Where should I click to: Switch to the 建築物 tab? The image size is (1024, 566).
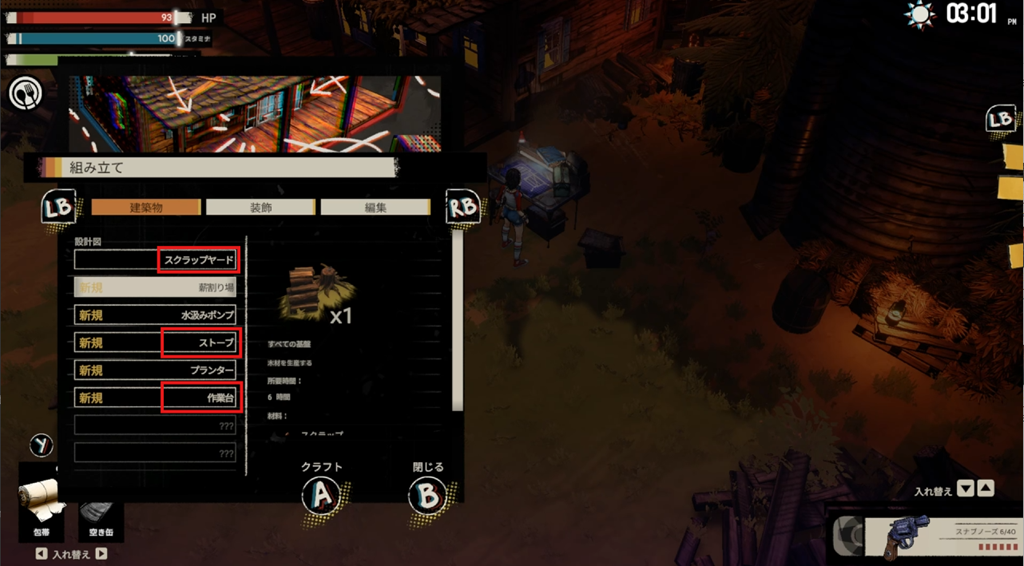[x=146, y=208]
